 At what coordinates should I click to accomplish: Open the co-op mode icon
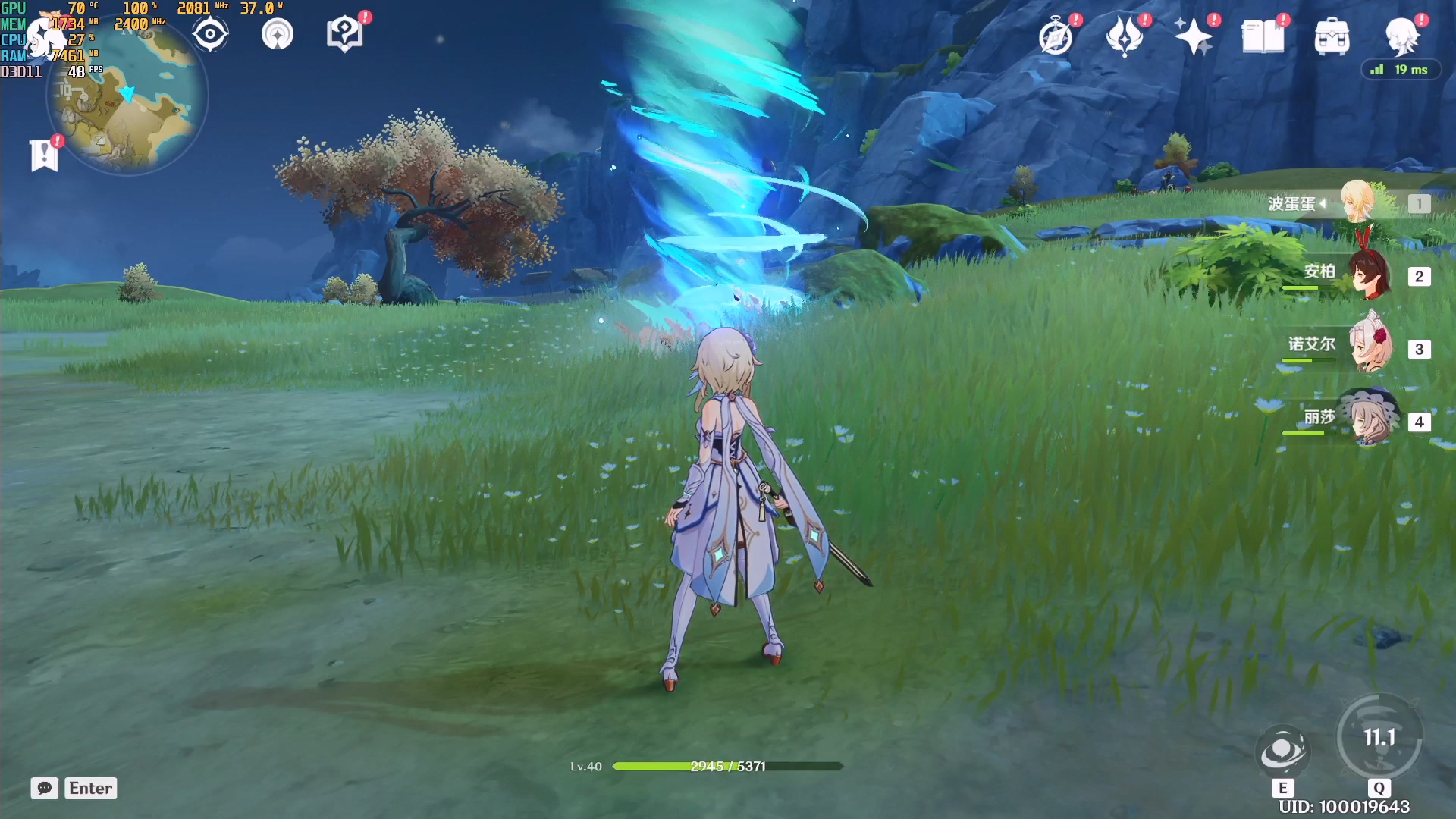pyautogui.click(x=278, y=35)
